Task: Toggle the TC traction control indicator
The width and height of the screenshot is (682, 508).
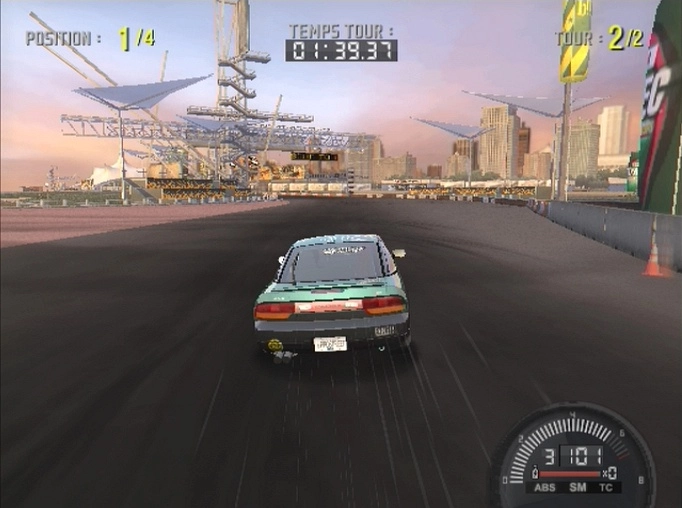Action: click(605, 488)
